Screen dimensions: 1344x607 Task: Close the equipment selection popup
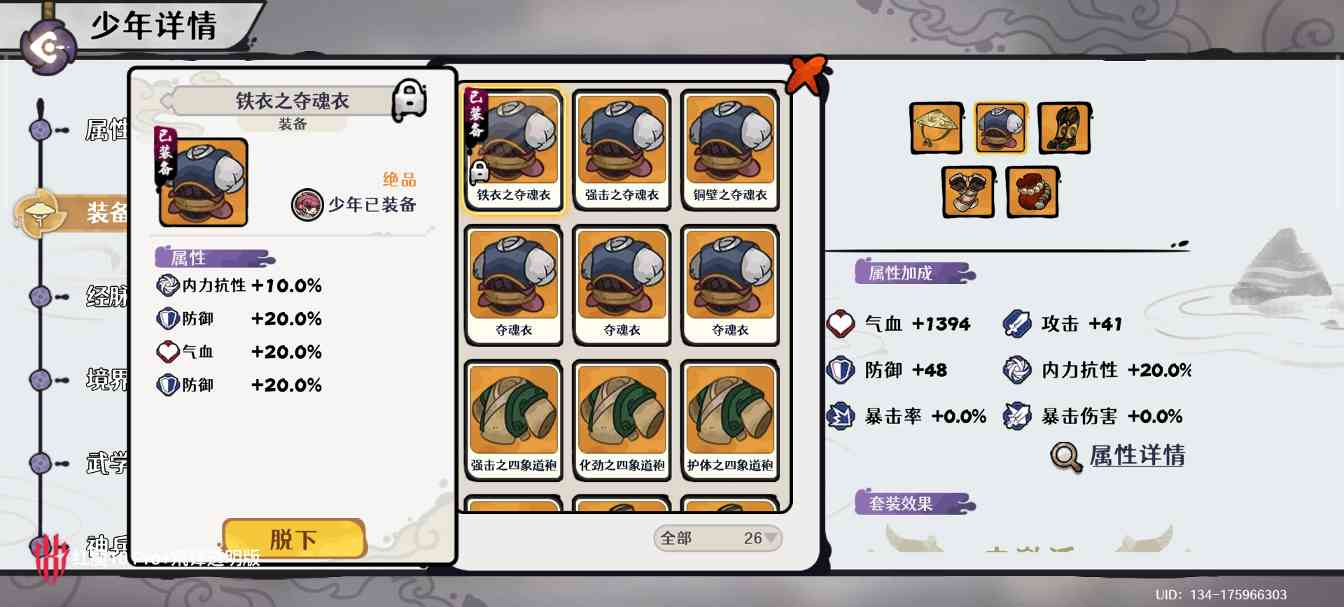(x=807, y=73)
